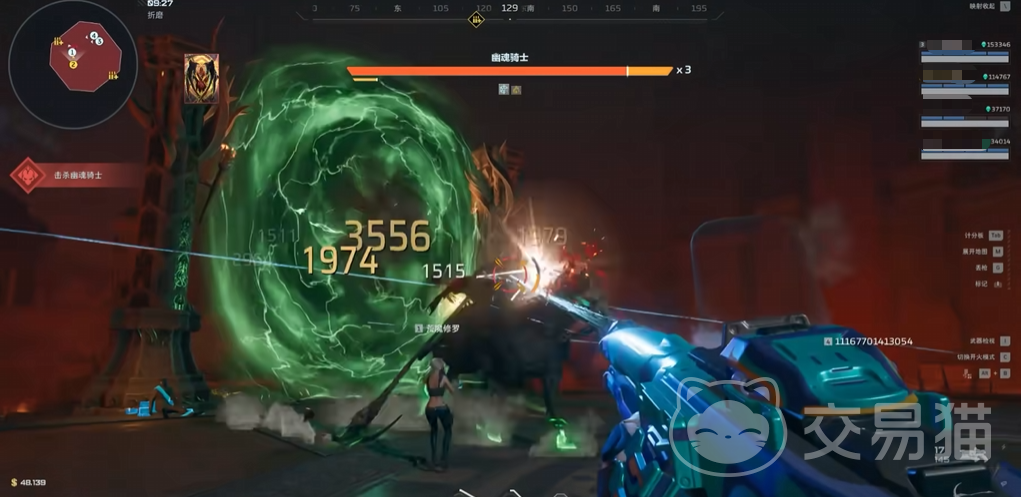Click the red skull objective icon

27,175
